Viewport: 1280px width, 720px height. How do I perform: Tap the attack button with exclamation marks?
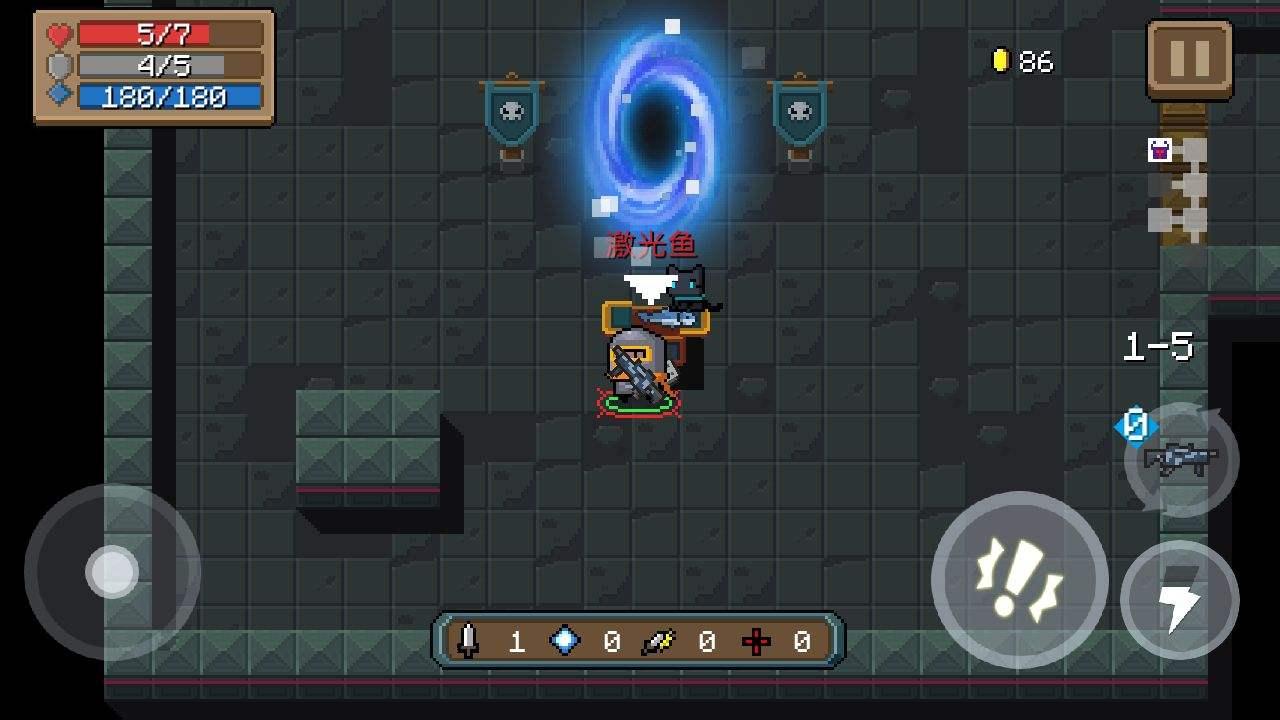coord(1019,579)
